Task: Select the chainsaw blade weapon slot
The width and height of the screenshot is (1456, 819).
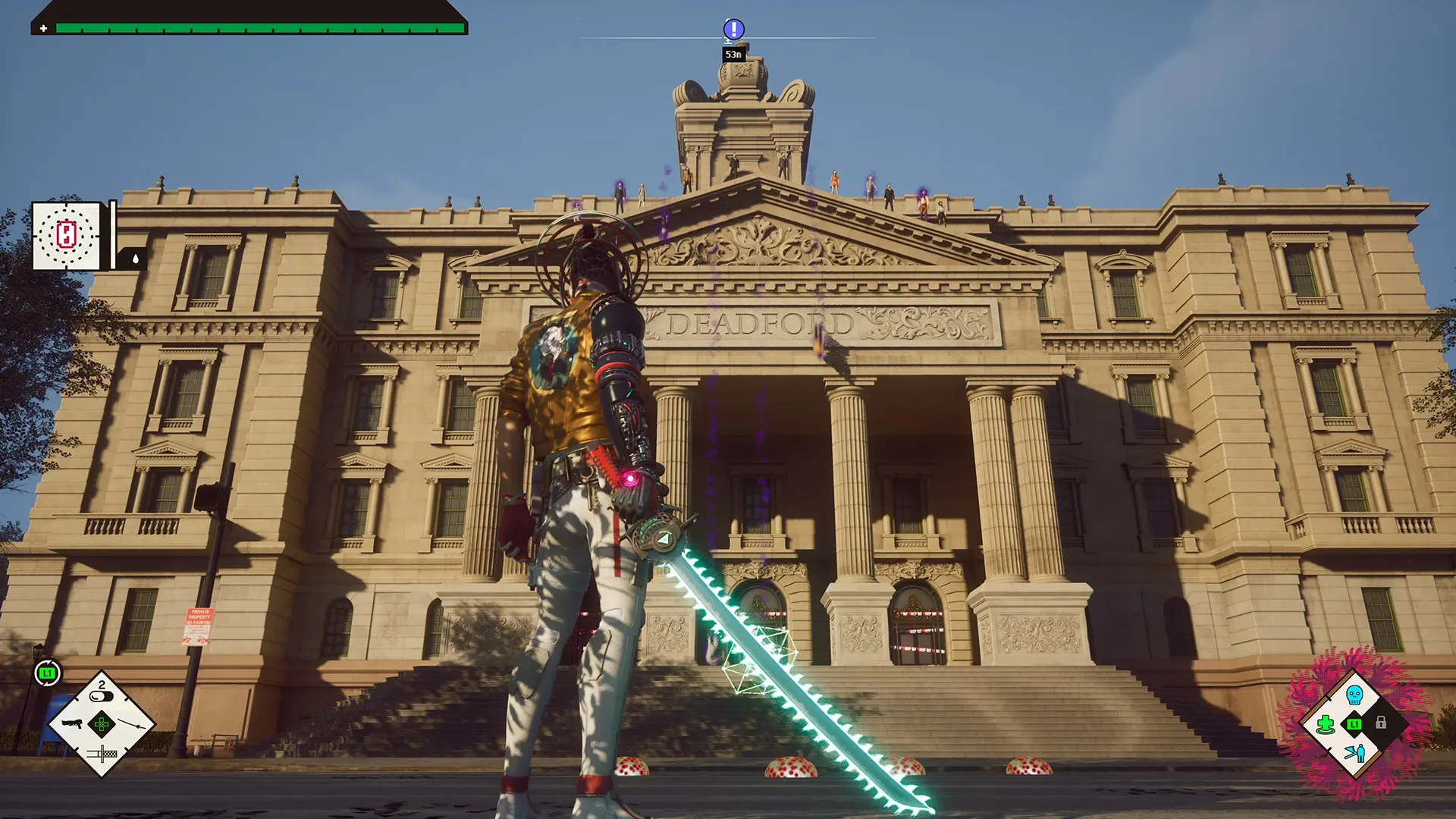Action: tap(102, 754)
